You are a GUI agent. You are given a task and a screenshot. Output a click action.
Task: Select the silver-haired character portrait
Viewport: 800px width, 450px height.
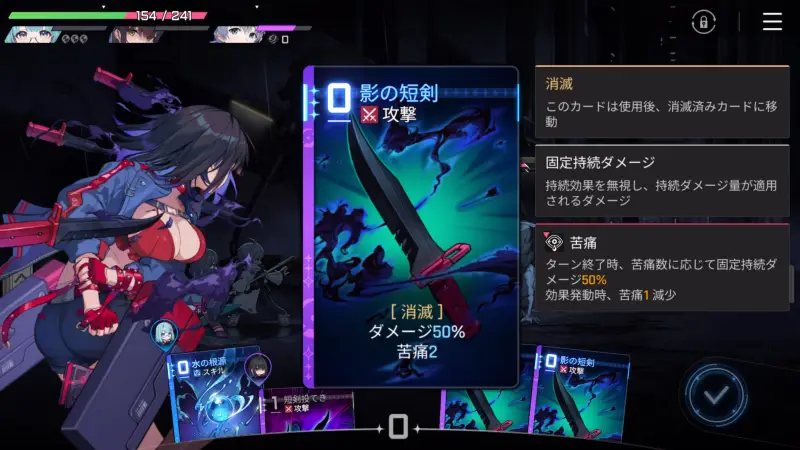(230, 34)
